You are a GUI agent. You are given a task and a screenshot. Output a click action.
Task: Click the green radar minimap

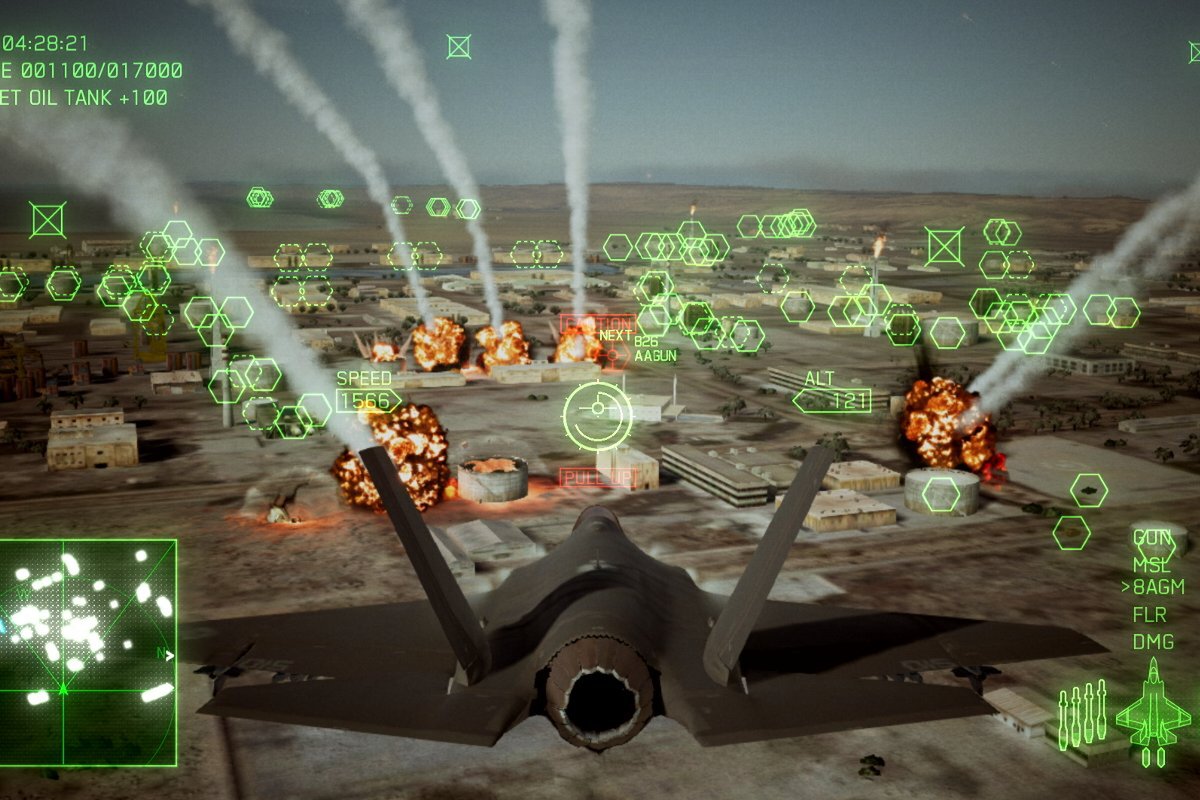[x=88, y=652]
